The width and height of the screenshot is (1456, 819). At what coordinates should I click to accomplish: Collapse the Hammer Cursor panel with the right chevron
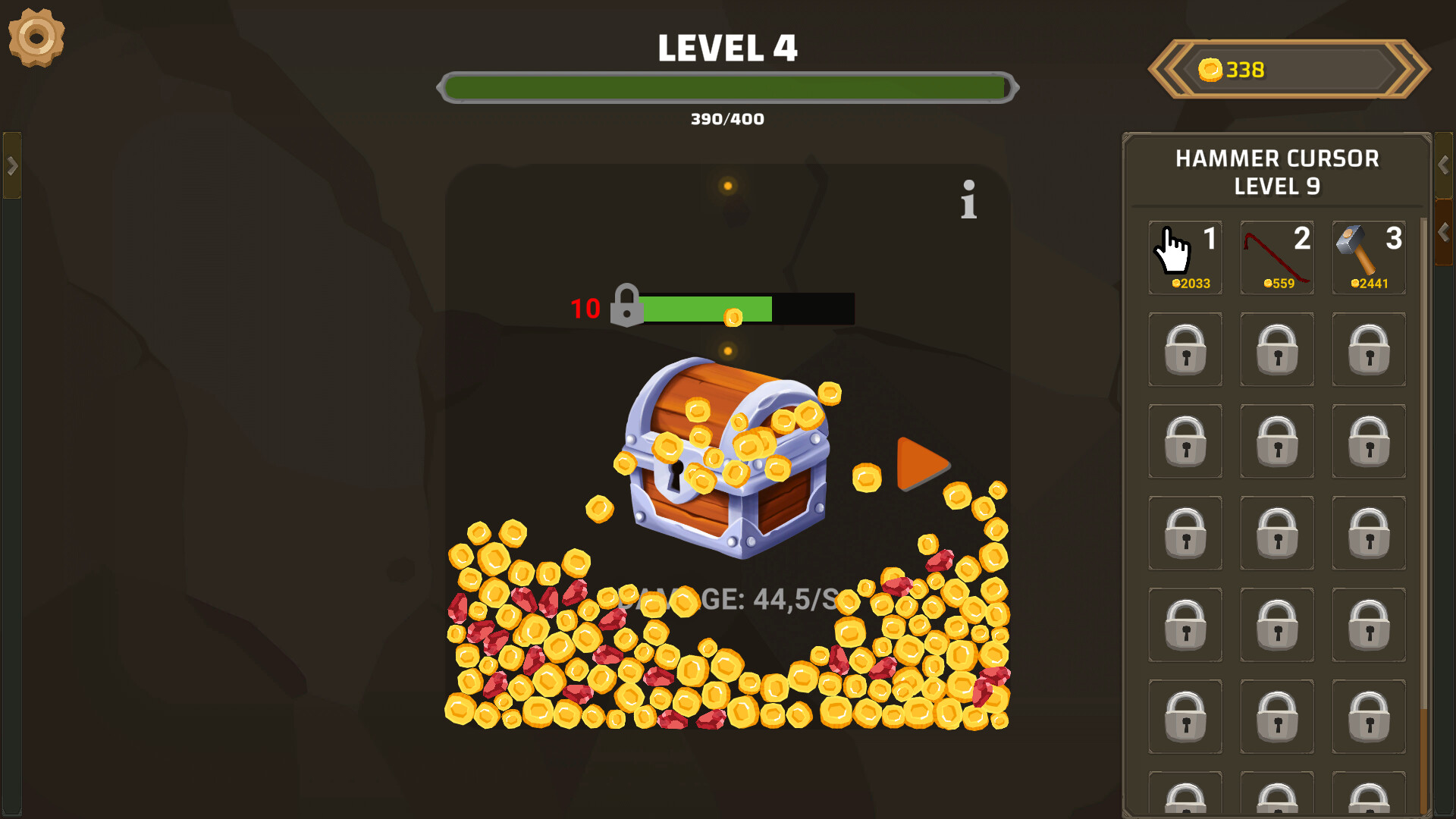(1443, 163)
